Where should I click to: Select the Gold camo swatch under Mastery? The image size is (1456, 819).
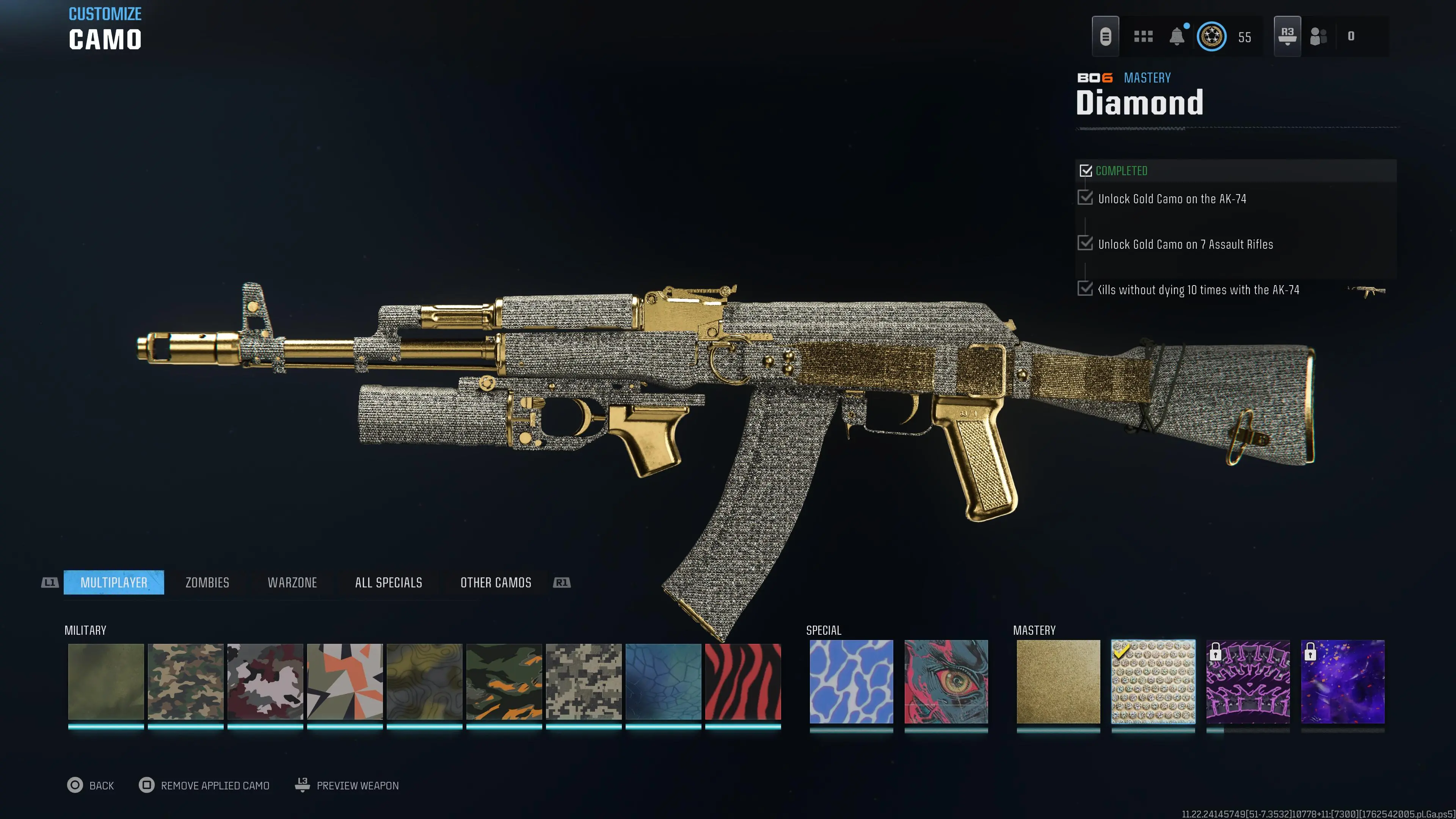coord(1057,682)
